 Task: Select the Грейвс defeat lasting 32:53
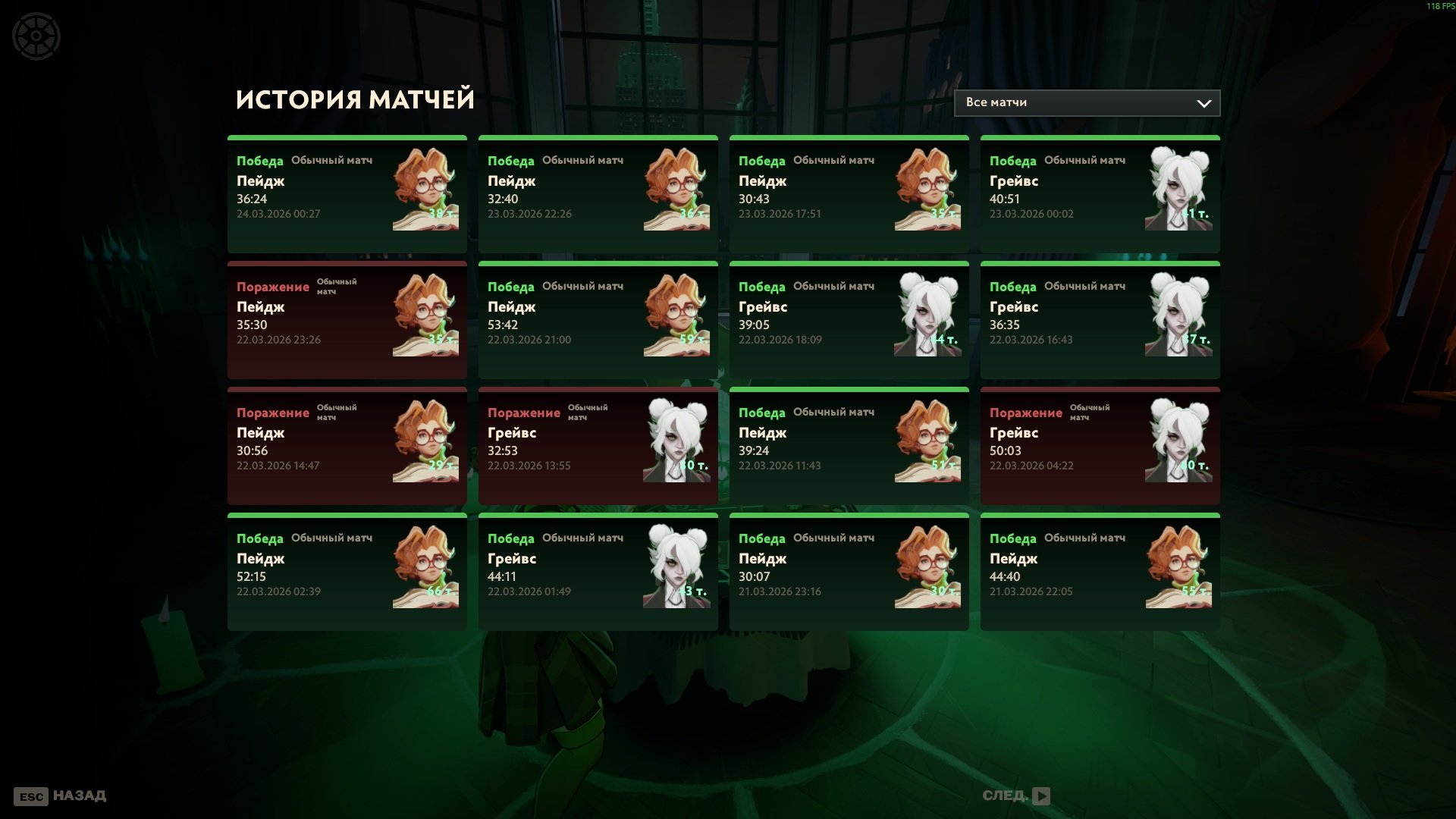(x=598, y=446)
